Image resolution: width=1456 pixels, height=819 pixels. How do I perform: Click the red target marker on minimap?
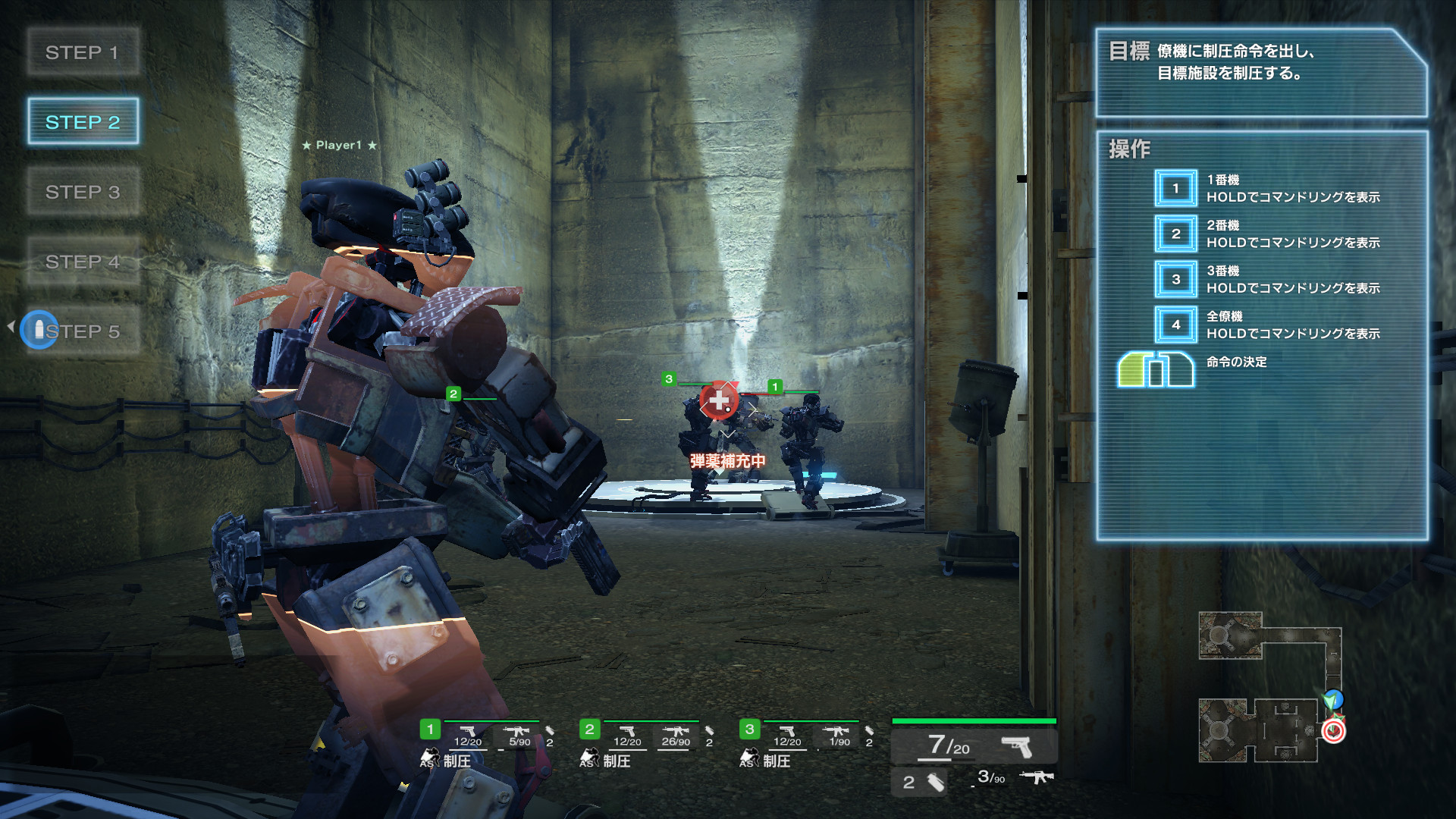pyautogui.click(x=1333, y=731)
